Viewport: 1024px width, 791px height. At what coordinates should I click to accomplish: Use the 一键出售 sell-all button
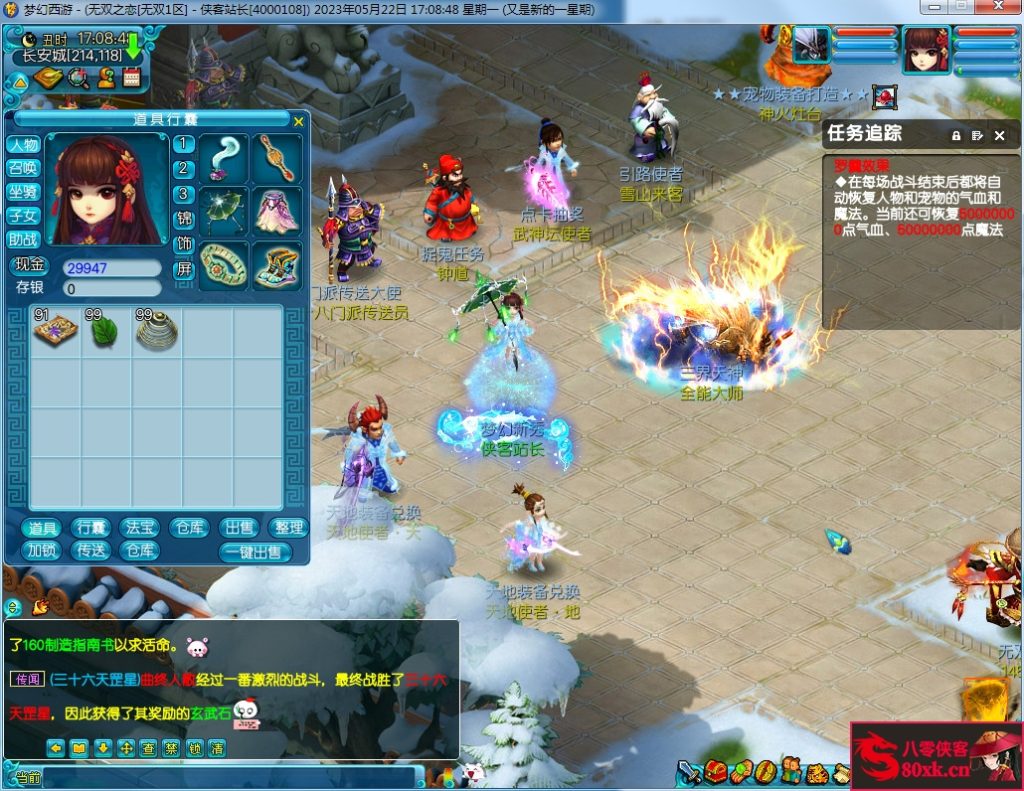pyautogui.click(x=255, y=551)
